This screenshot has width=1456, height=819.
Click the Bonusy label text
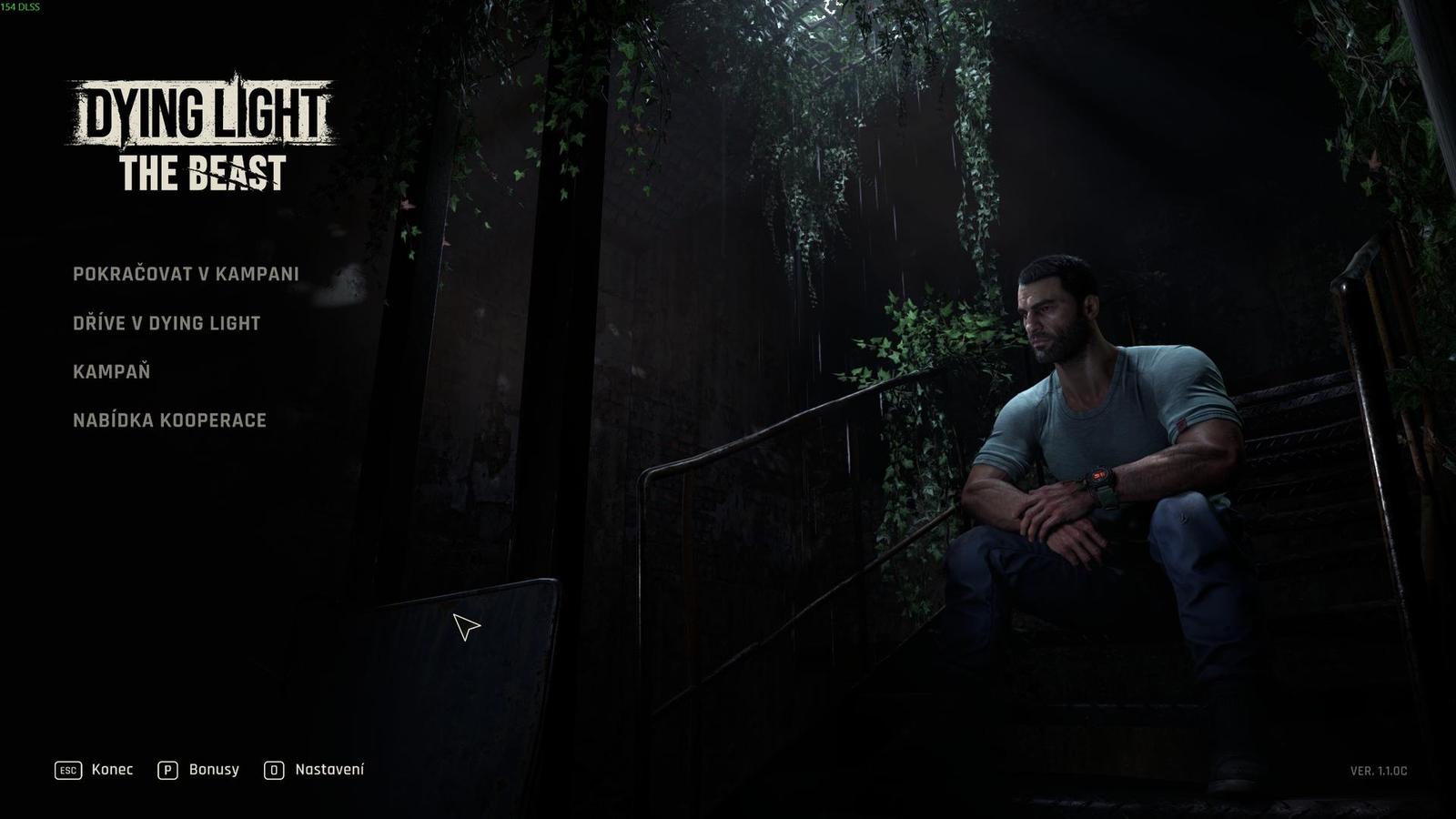(213, 770)
